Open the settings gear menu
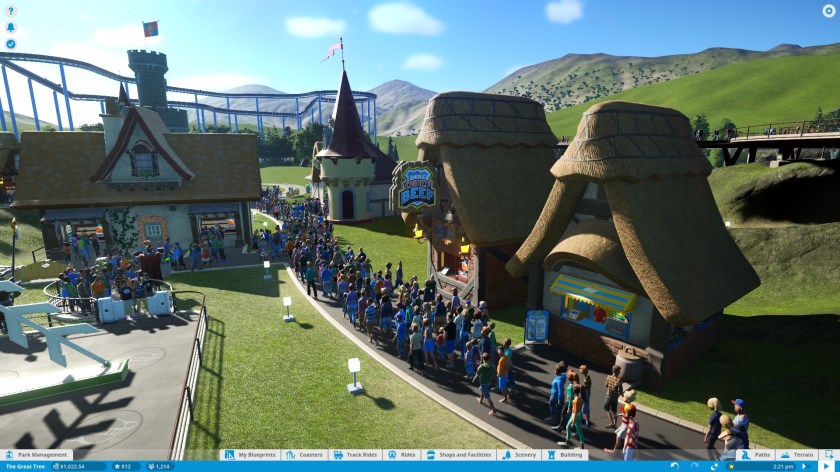 pyautogui.click(x=827, y=11)
